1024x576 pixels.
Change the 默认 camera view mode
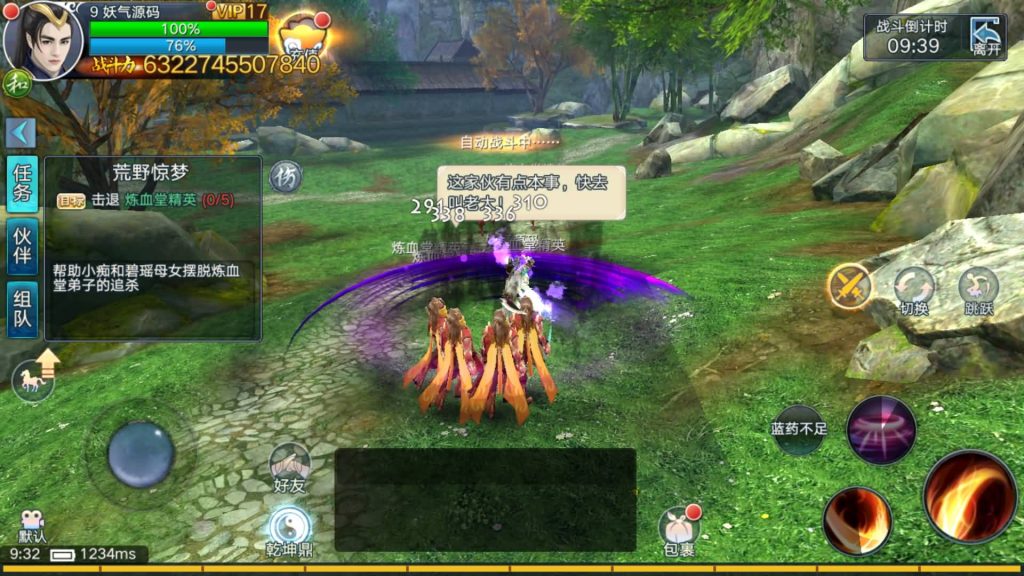[32, 526]
